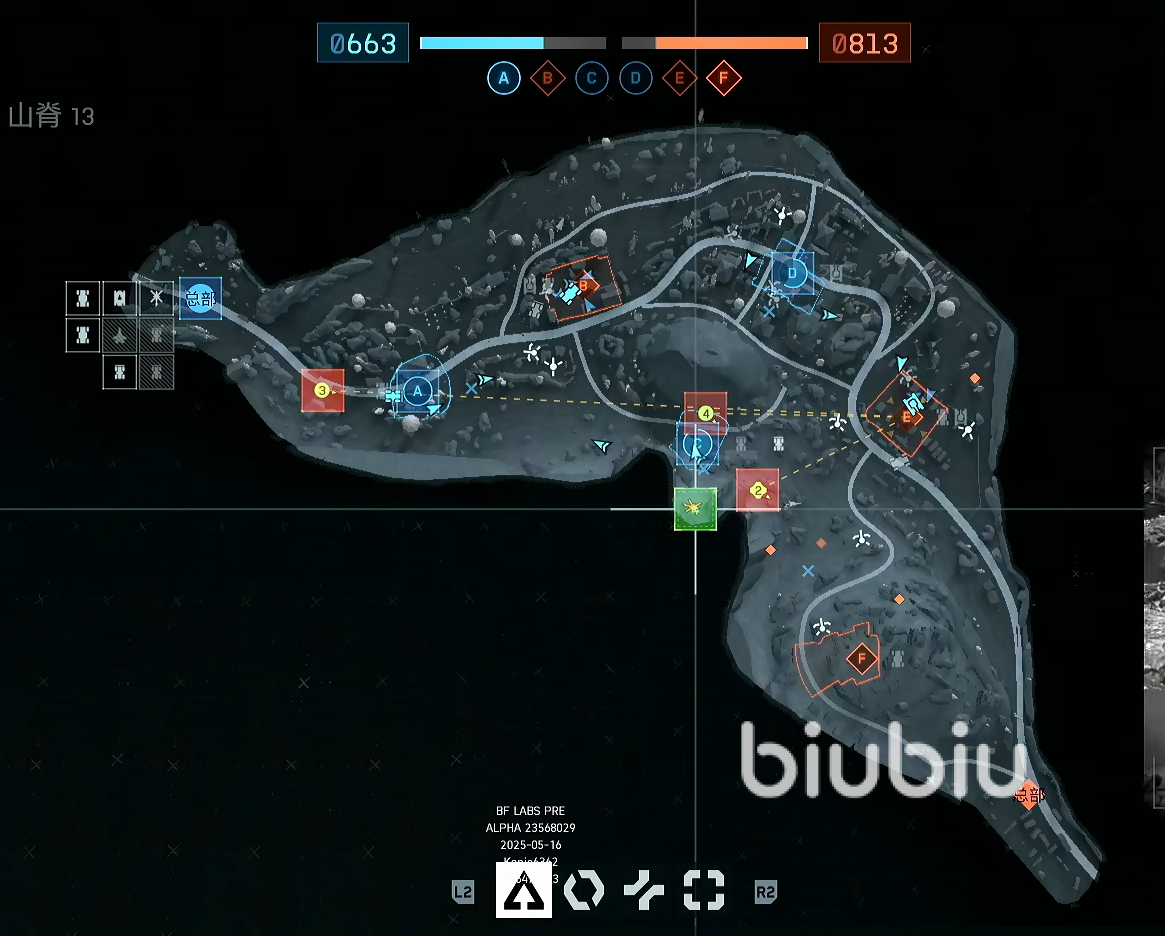Choose the helicopter vehicle slot

tap(156, 297)
